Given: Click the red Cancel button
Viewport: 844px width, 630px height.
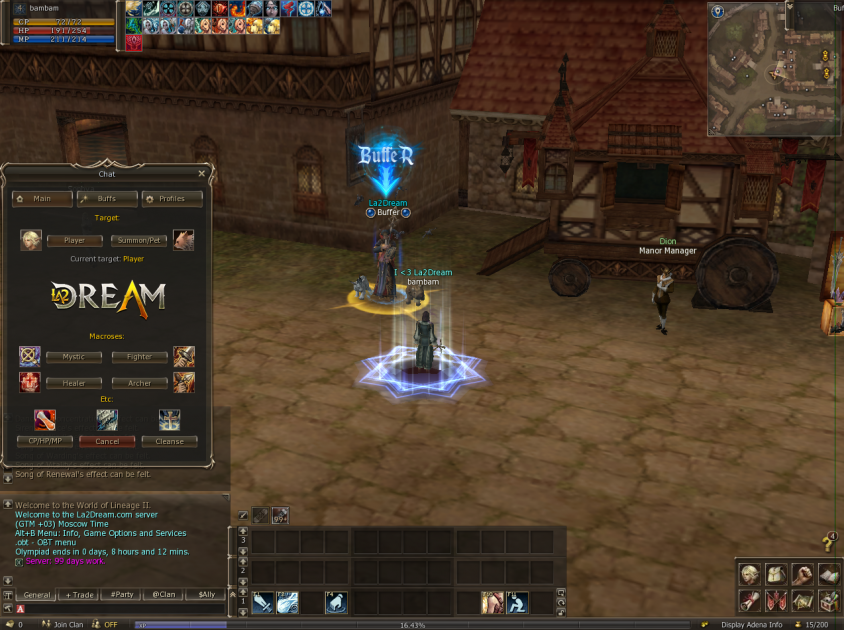Looking at the screenshot, I should [x=107, y=441].
